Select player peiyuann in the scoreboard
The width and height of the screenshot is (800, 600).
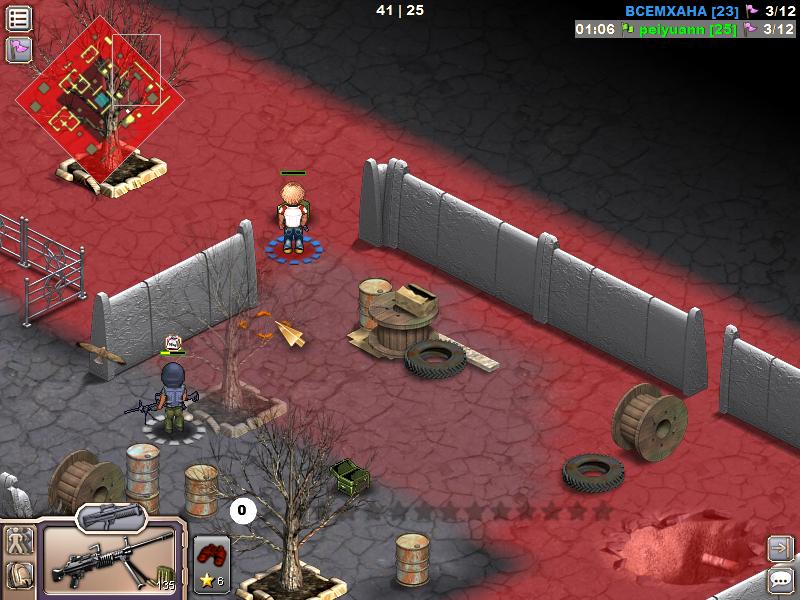click(x=678, y=29)
